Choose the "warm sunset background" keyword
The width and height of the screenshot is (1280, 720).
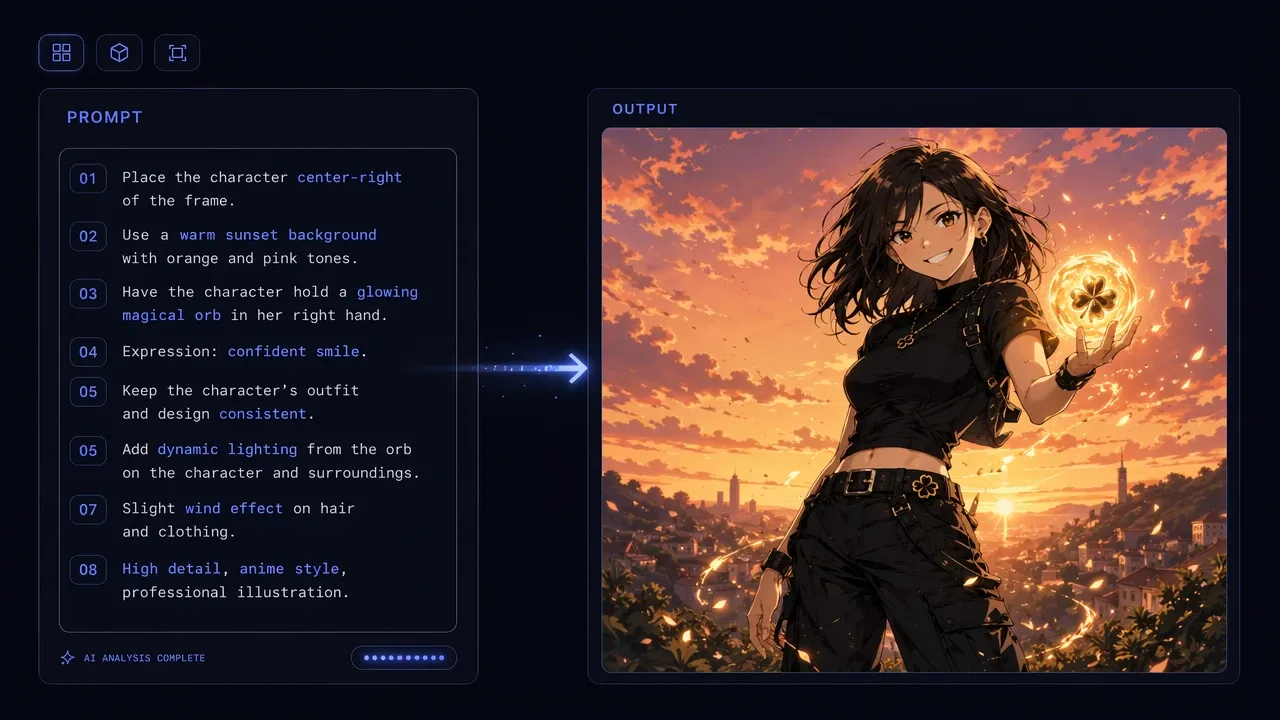(278, 235)
